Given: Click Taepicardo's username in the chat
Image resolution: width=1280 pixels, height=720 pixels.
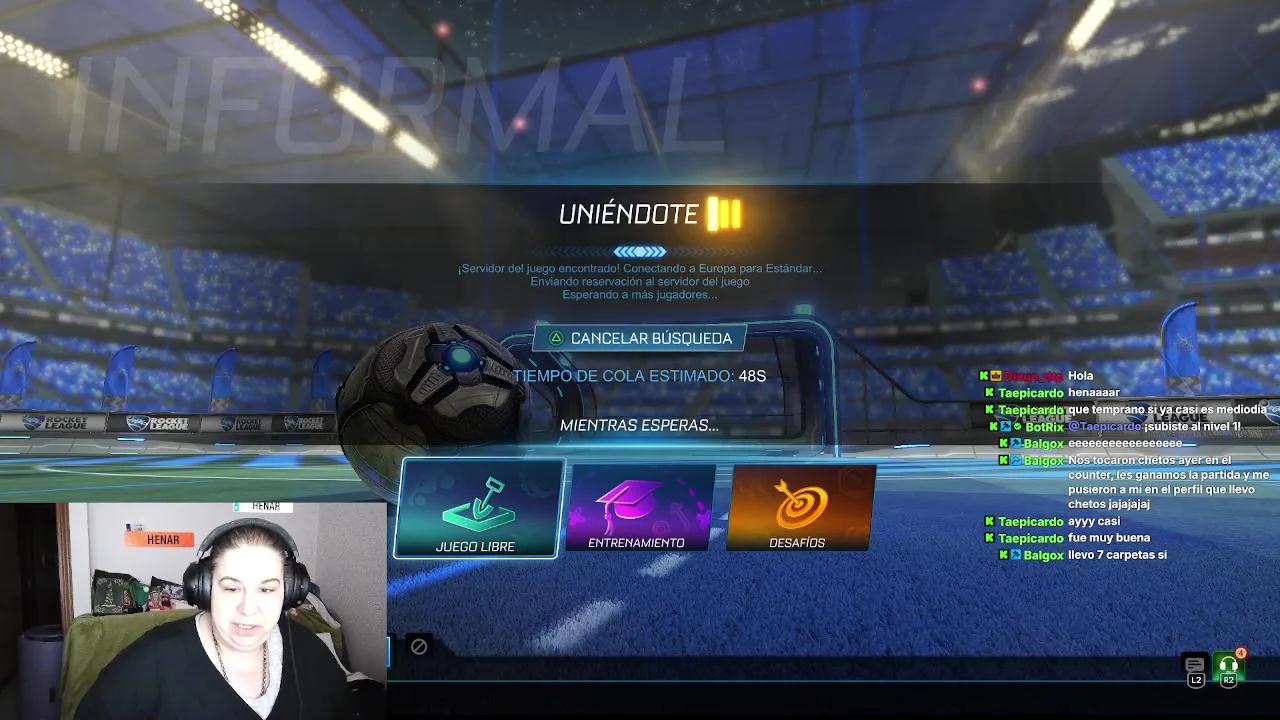Looking at the screenshot, I should (1029, 392).
